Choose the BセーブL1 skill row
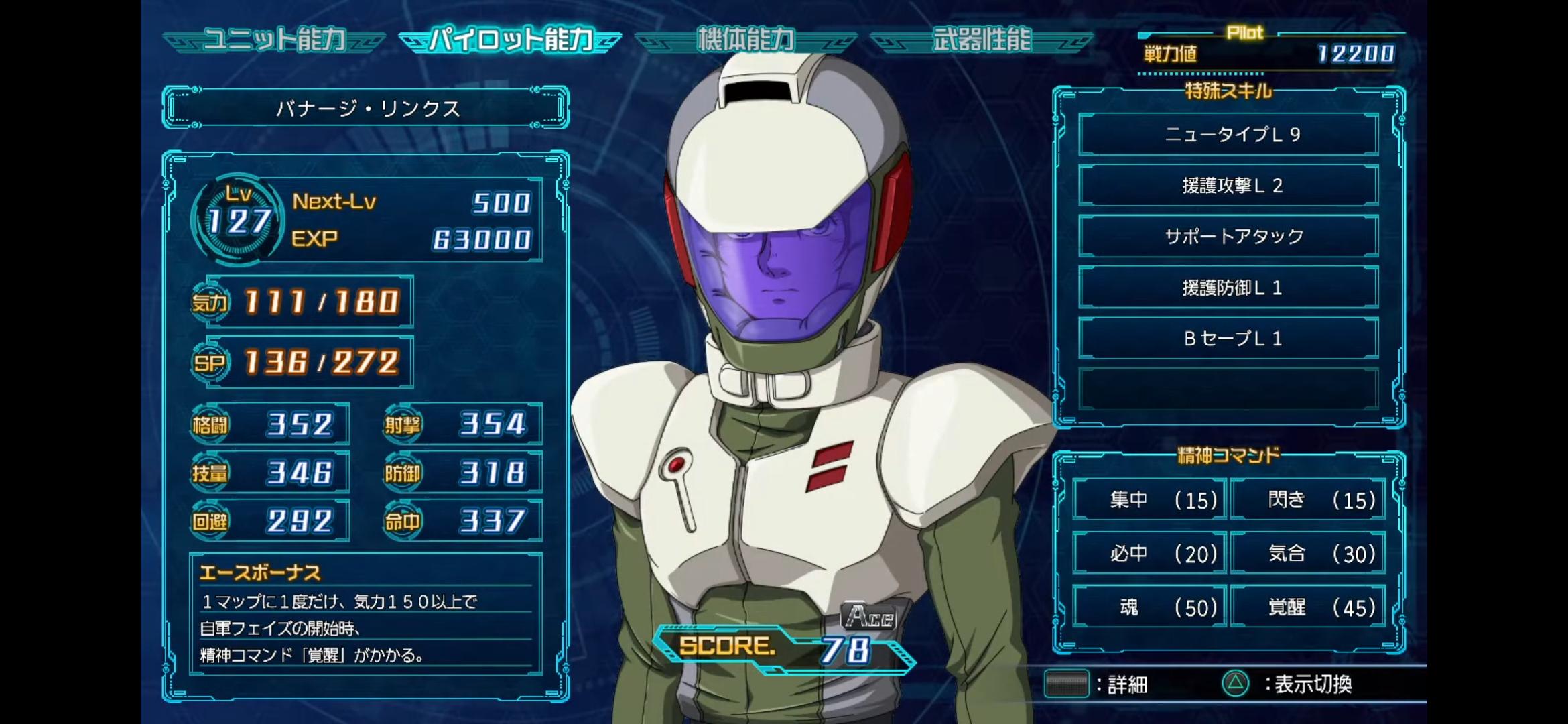This screenshot has height=724, width=1568. [x=1228, y=339]
